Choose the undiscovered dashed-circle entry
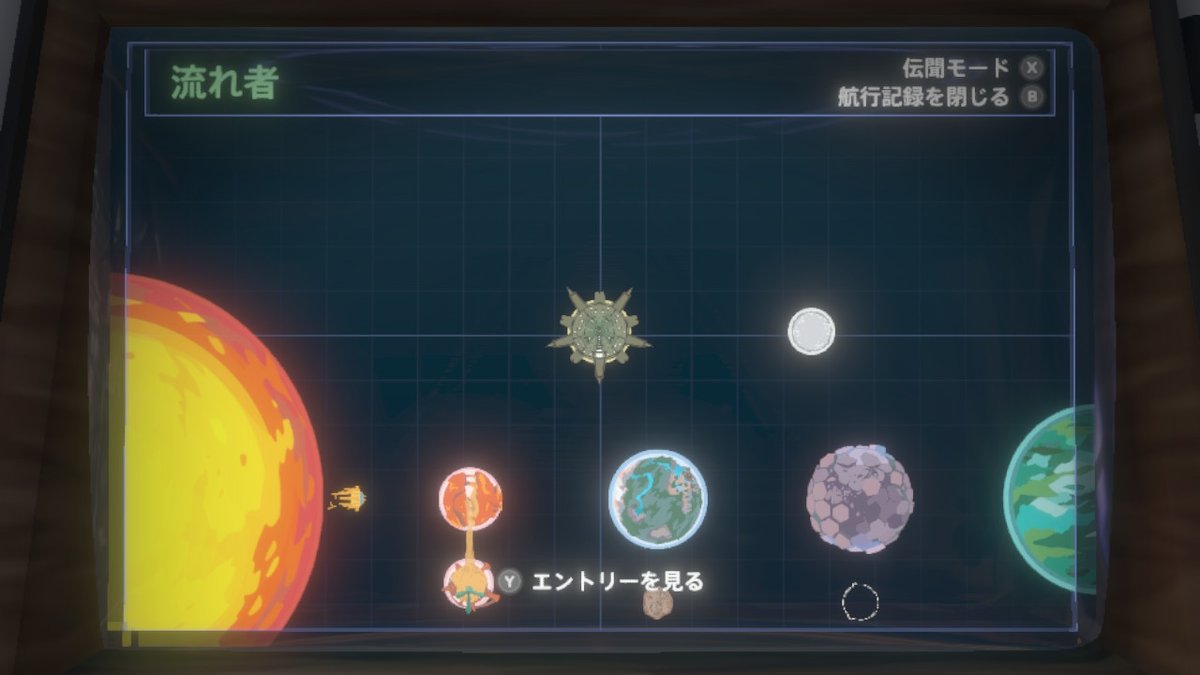 [x=860, y=602]
